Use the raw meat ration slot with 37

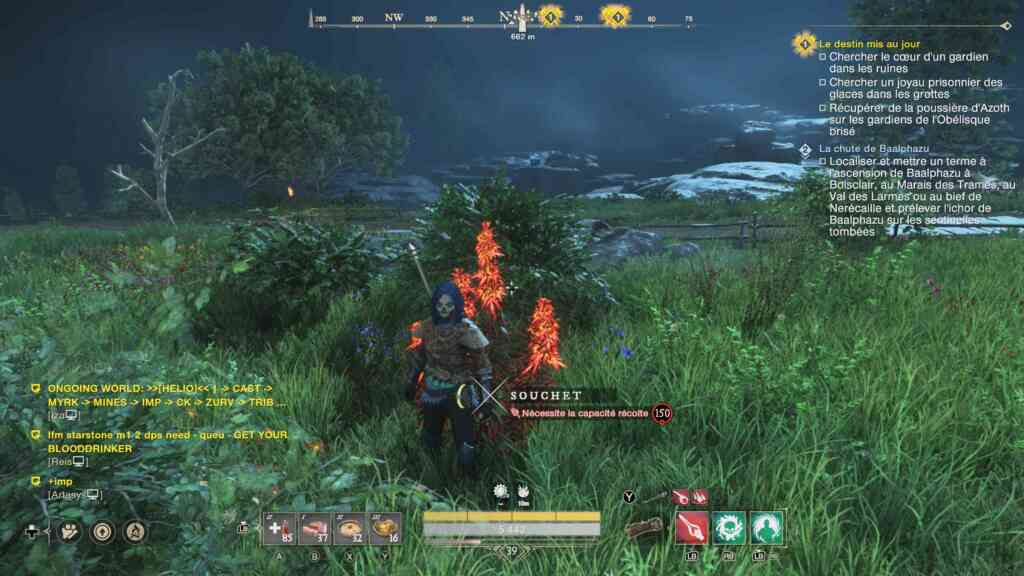click(316, 528)
